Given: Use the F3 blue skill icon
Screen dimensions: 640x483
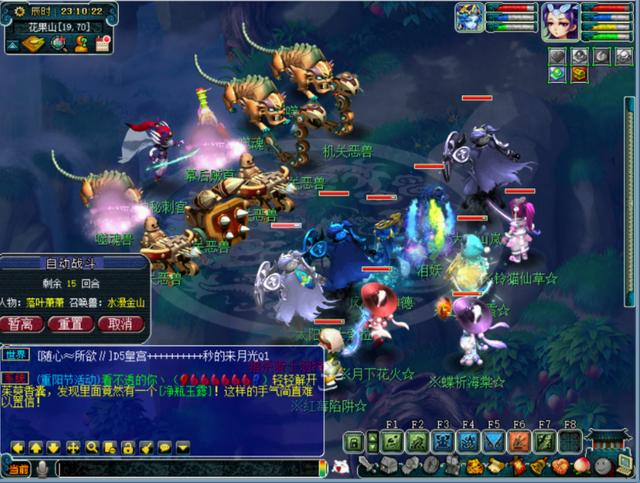Looking at the screenshot, I should click(x=443, y=441).
